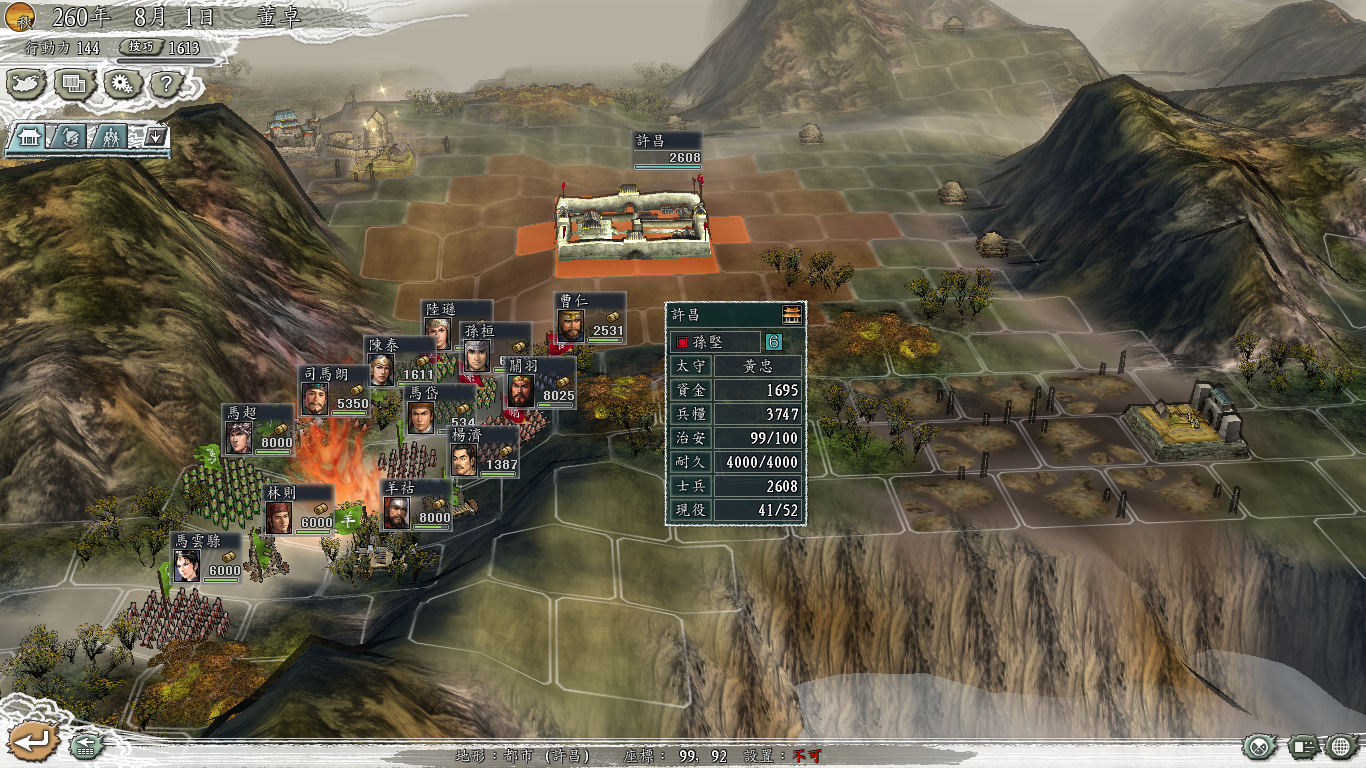Click the green keyboard back-arrow button

(x=86, y=745)
